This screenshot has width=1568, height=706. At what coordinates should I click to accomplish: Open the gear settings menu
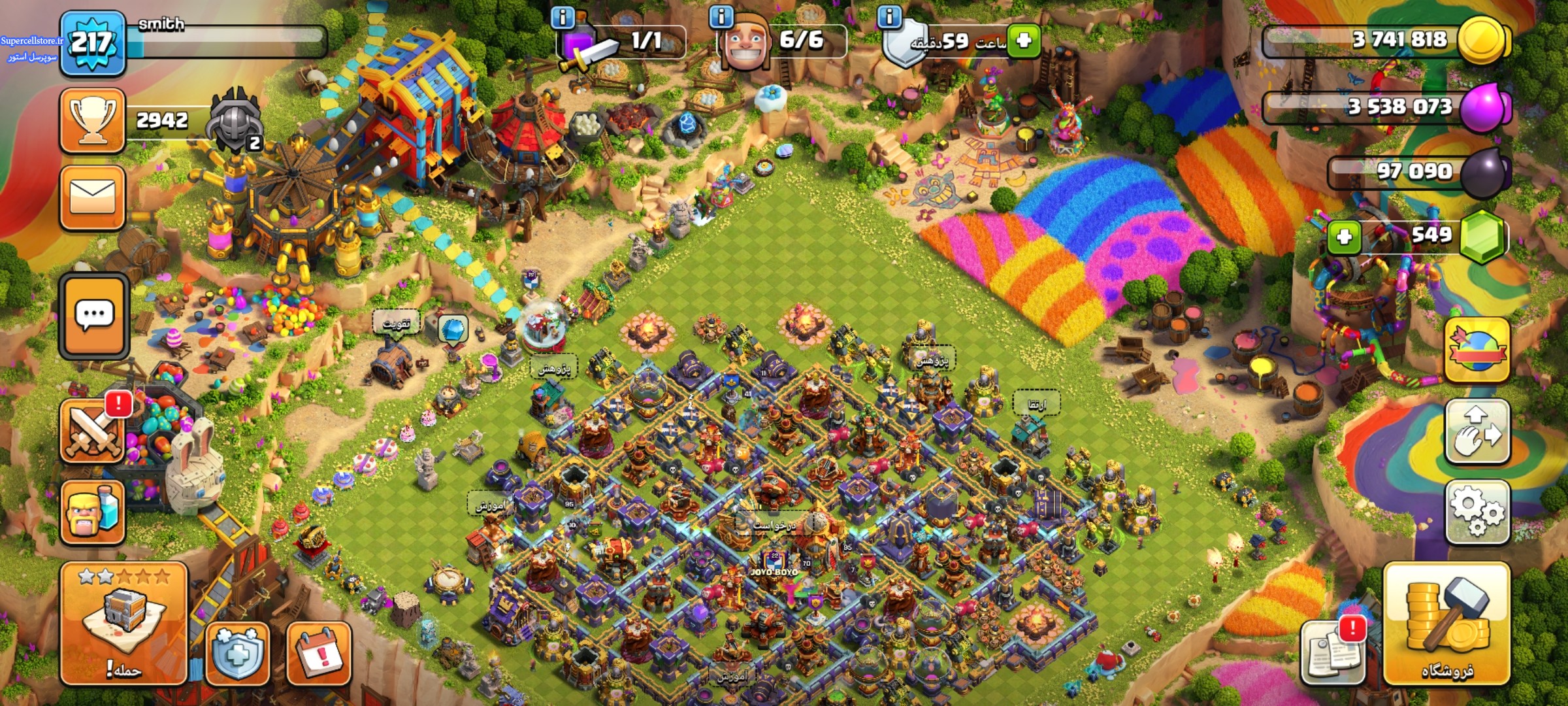(1477, 513)
